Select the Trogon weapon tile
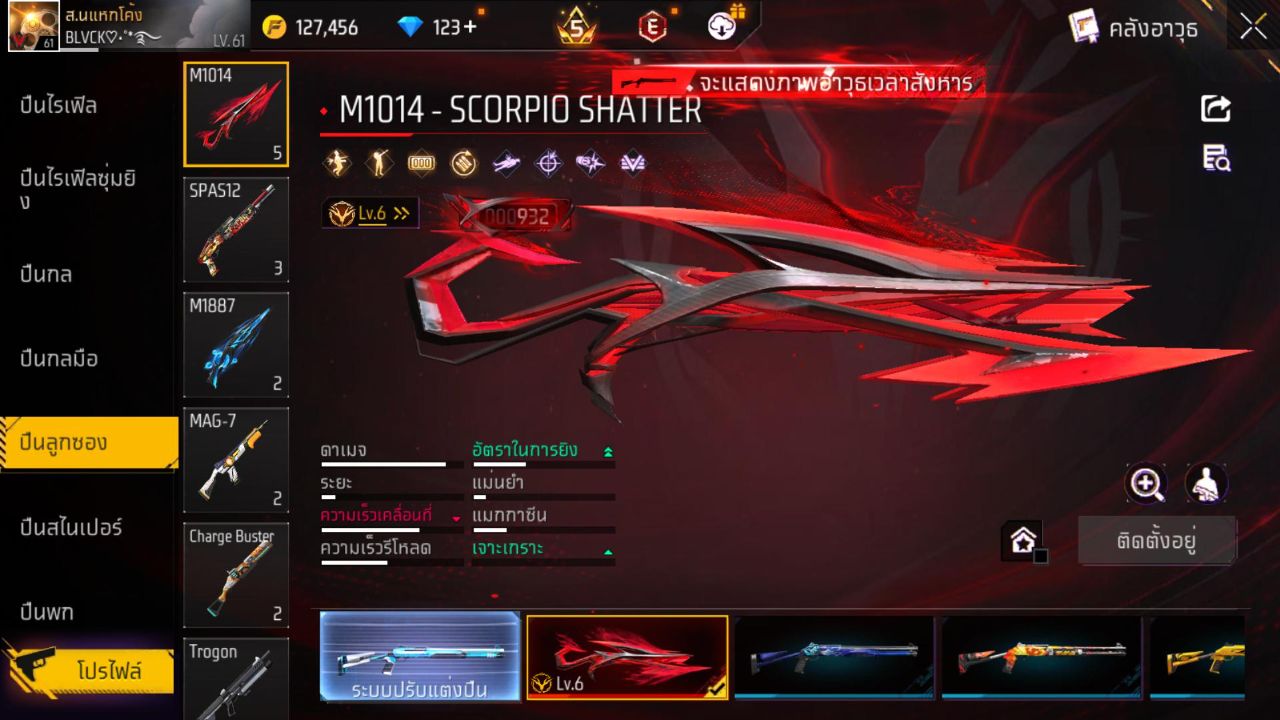 point(236,678)
